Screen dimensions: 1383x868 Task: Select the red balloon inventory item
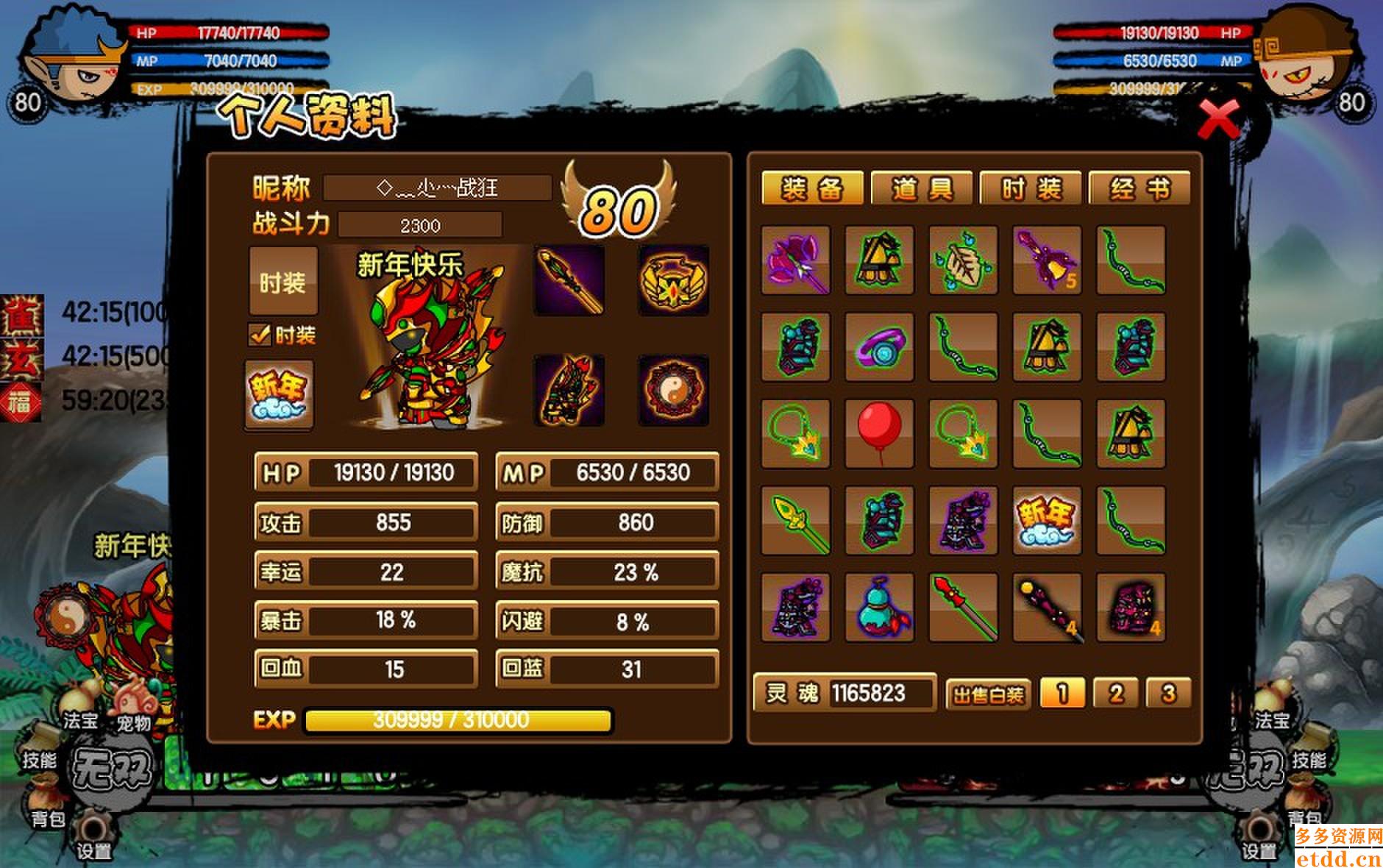[x=879, y=434]
